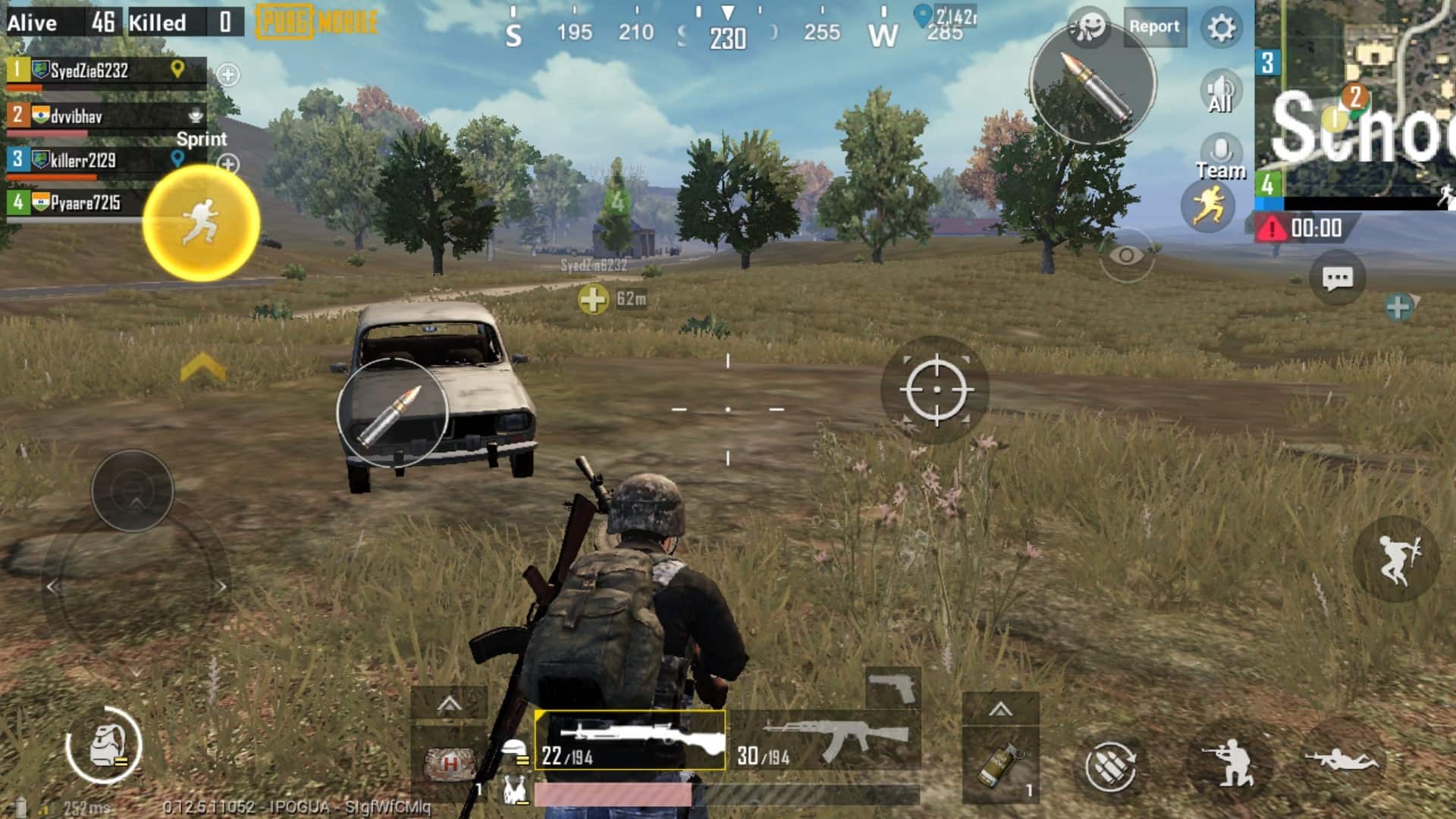This screenshot has width=1456, height=819.
Task: Equip the pistol sidearm slot
Action: (x=893, y=689)
